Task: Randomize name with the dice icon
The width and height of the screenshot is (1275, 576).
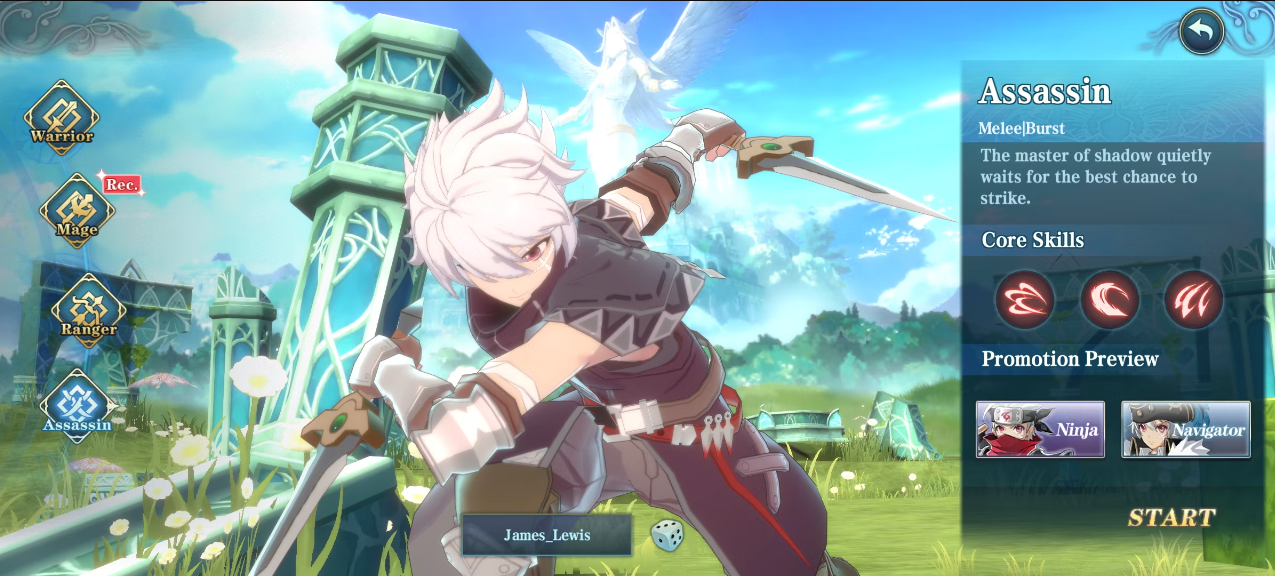Action: [x=667, y=535]
